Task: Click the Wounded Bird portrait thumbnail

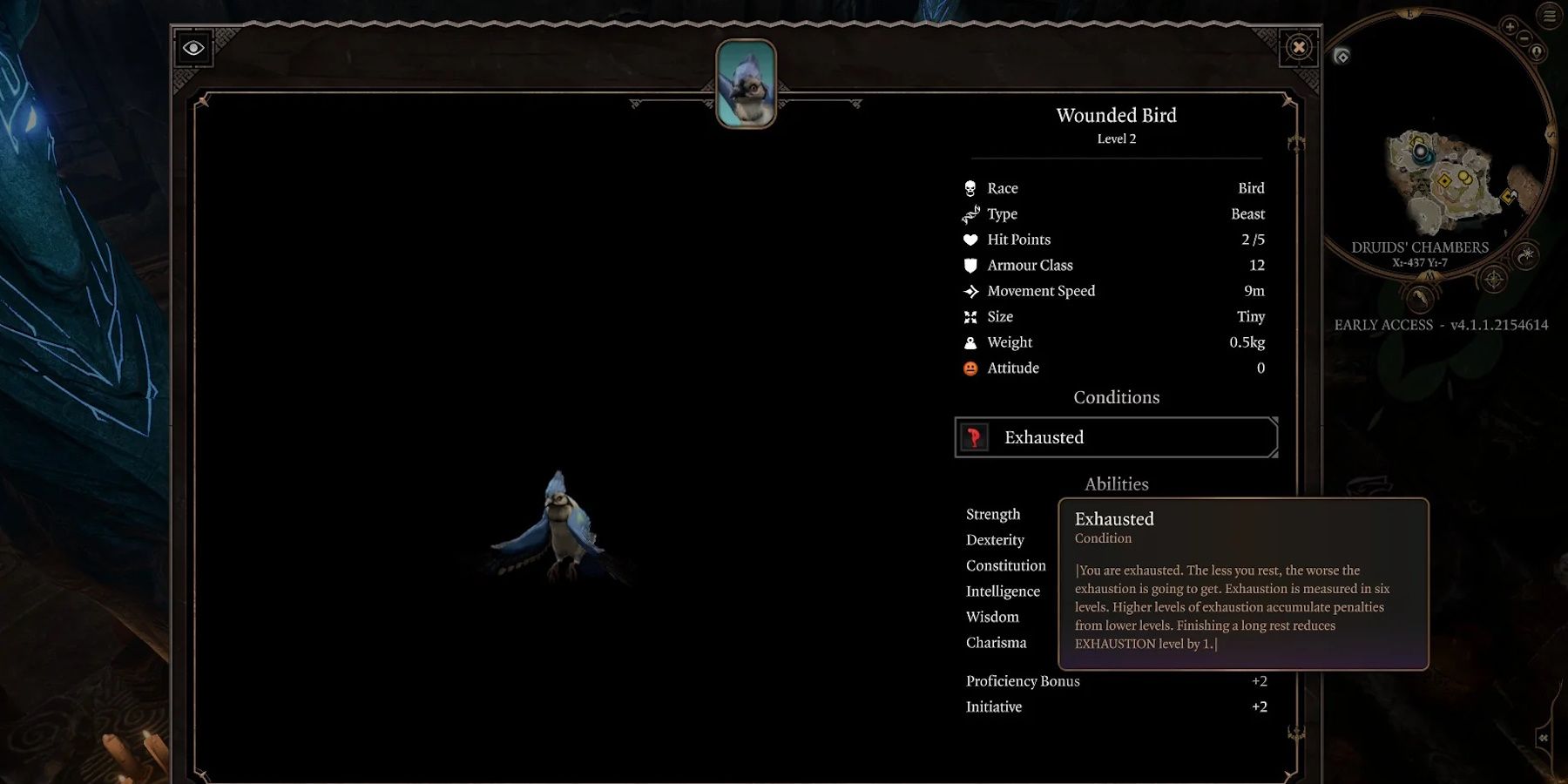Action: coord(745,84)
